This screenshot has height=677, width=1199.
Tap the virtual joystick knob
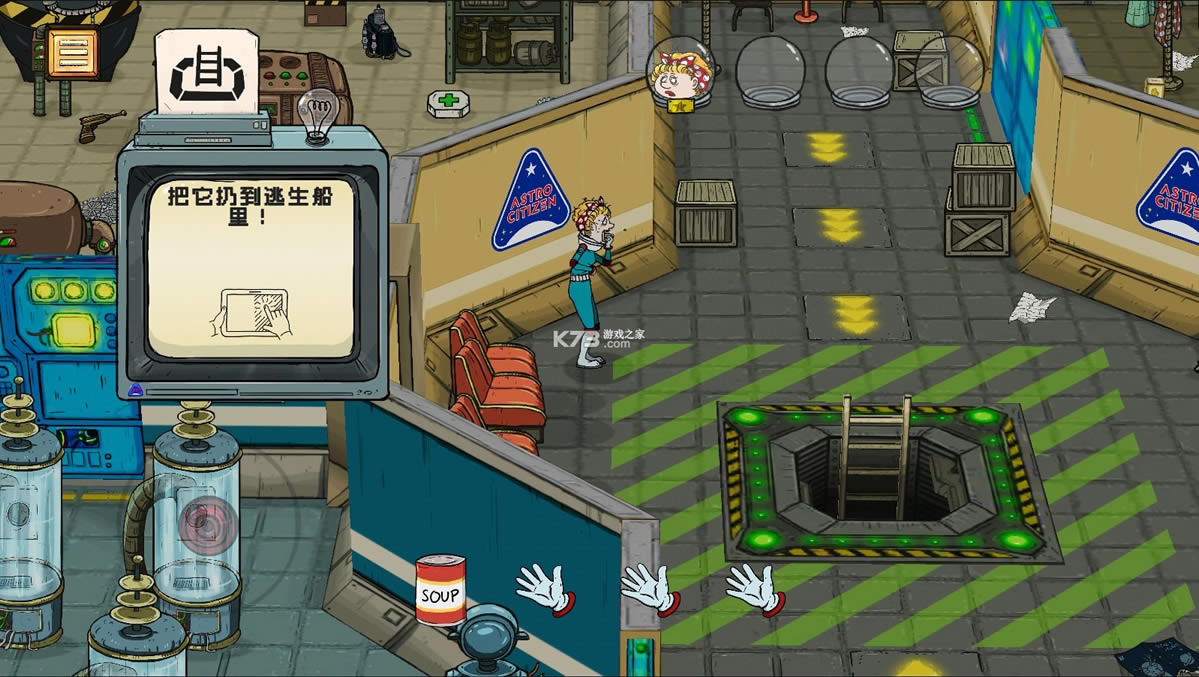pyautogui.click(x=208, y=524)
